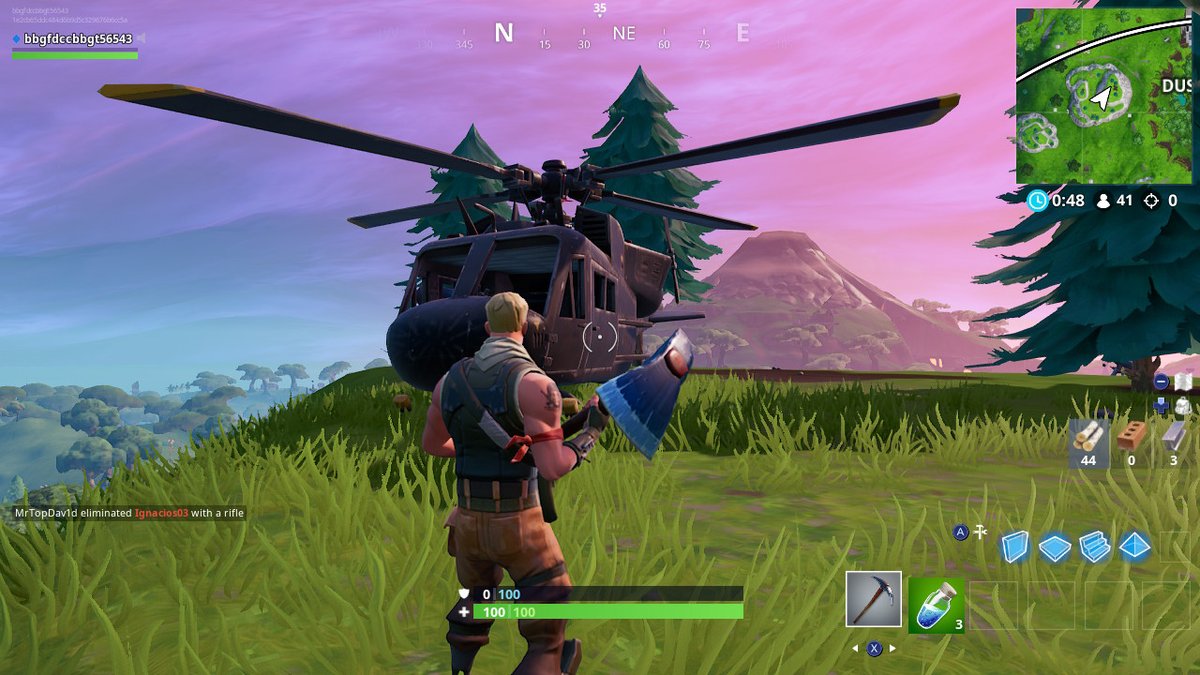Select the small shield potion slot

[x=936, y=605]
